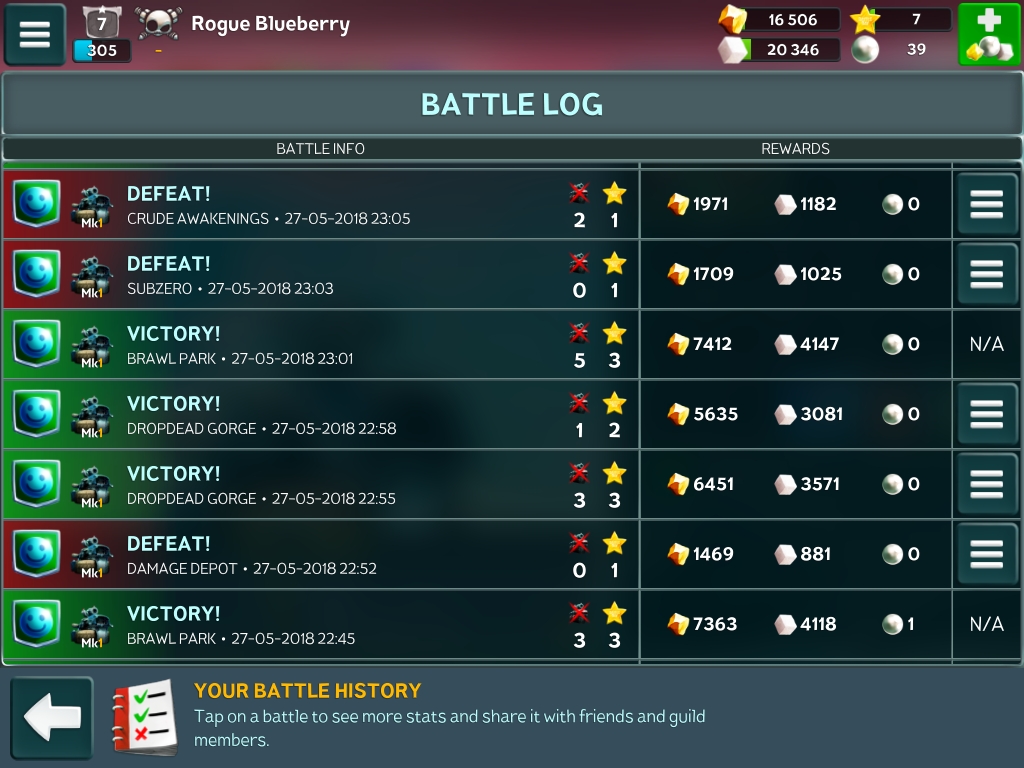The image size is (1024, 768).
Task: Open the Dropdead Gorge 22:58 victory
Action: 320,415
